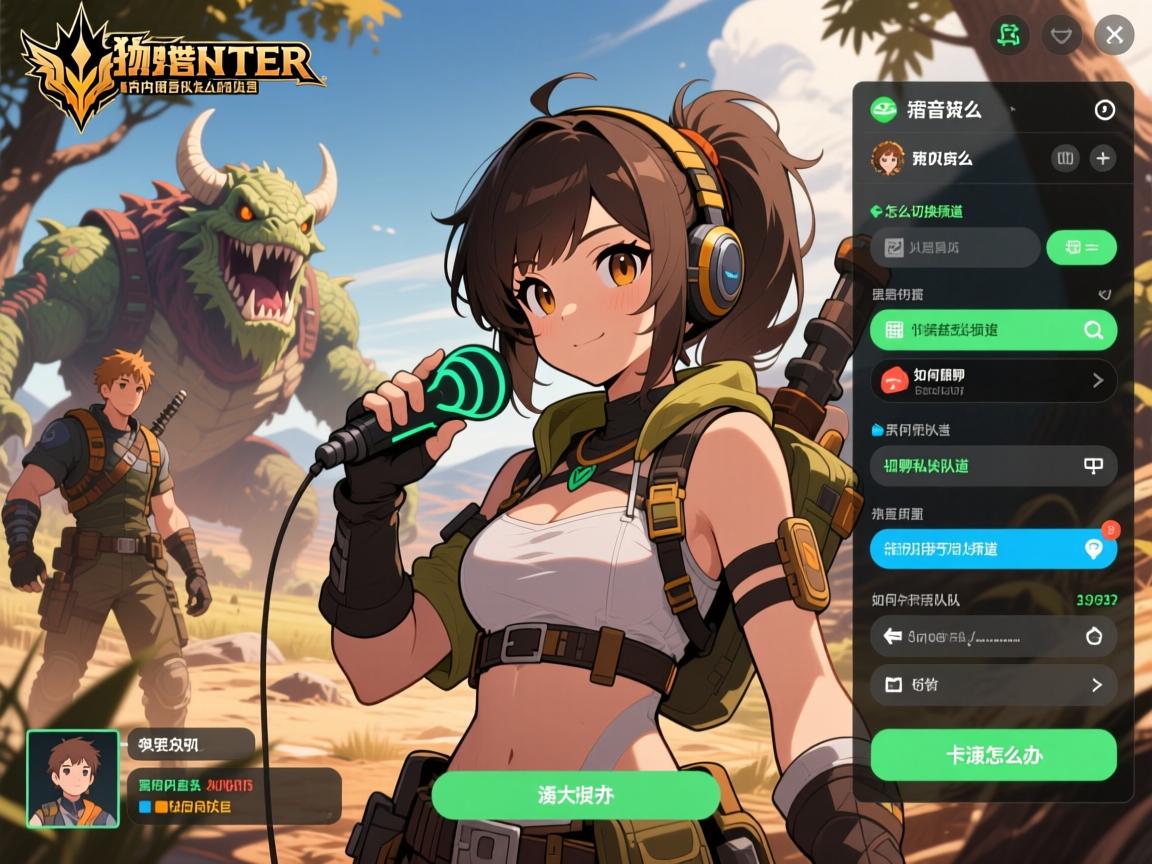Select the boy's portrait in the bottom corner
Viewport: 1152px width, 864px height.
coord(73,779)
